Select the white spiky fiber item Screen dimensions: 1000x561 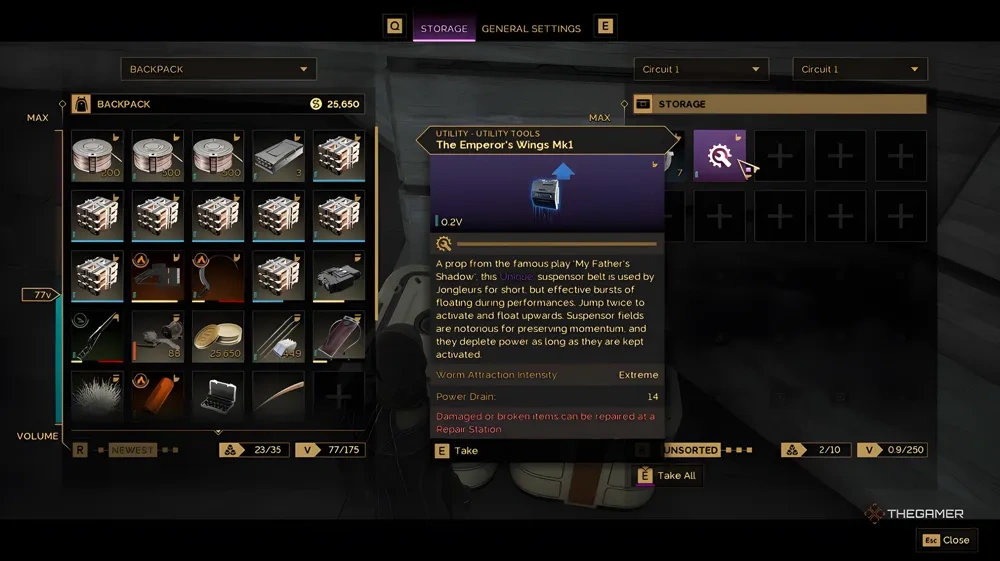pos(98,393)
